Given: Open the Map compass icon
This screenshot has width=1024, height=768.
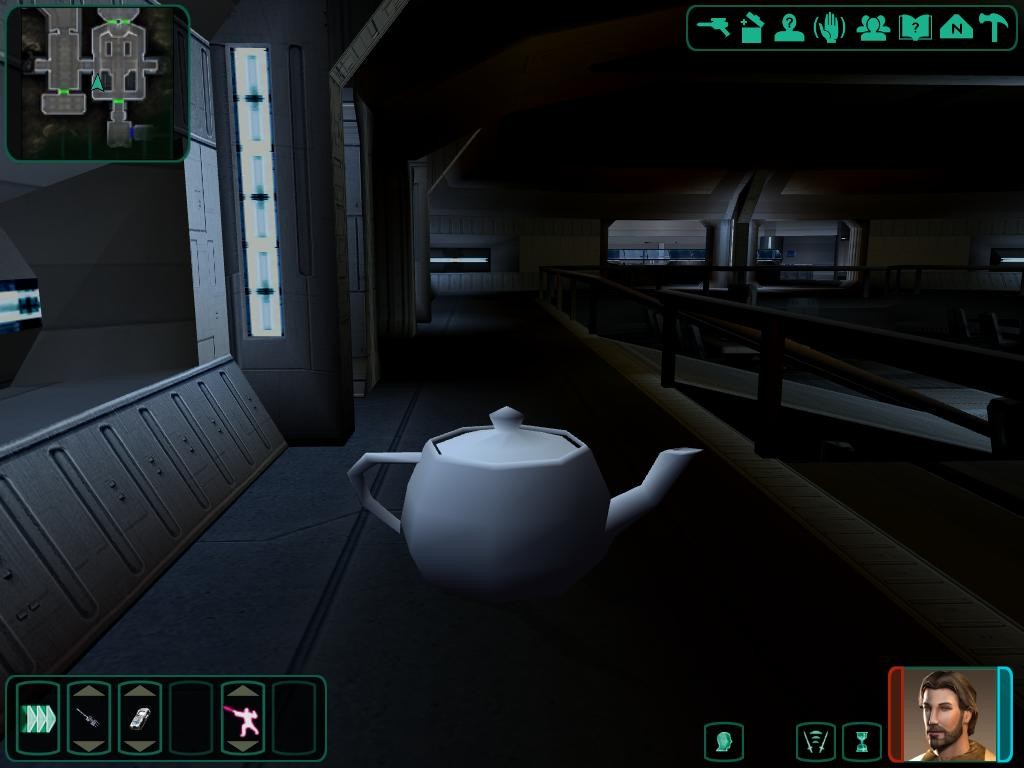Looking at the screenshot, I should [x=956, y=28].
